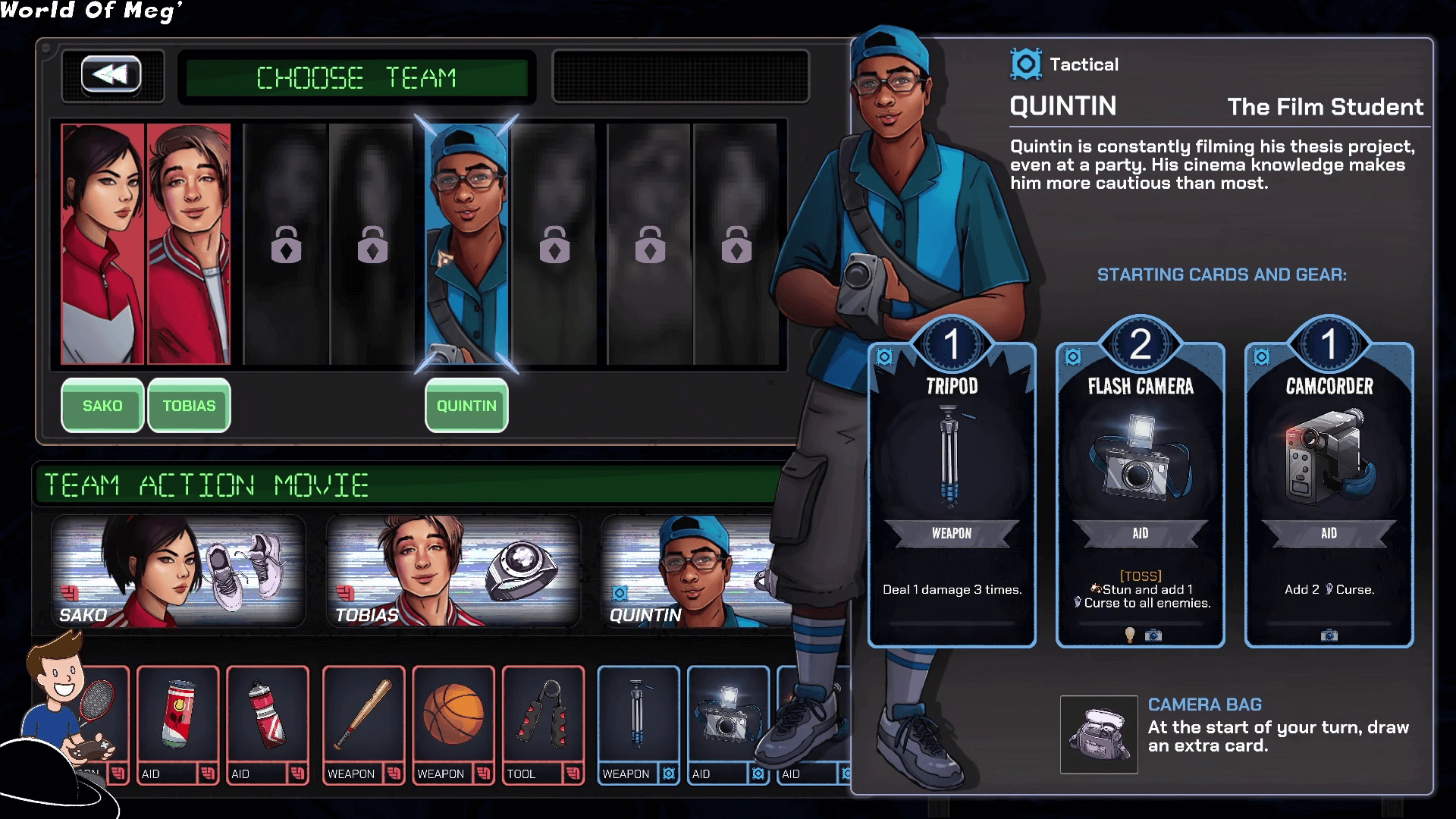This screenshot has height=819, width=1456.
Task: Select Quintin's highlighted portrait
Action: click(466, 243)
